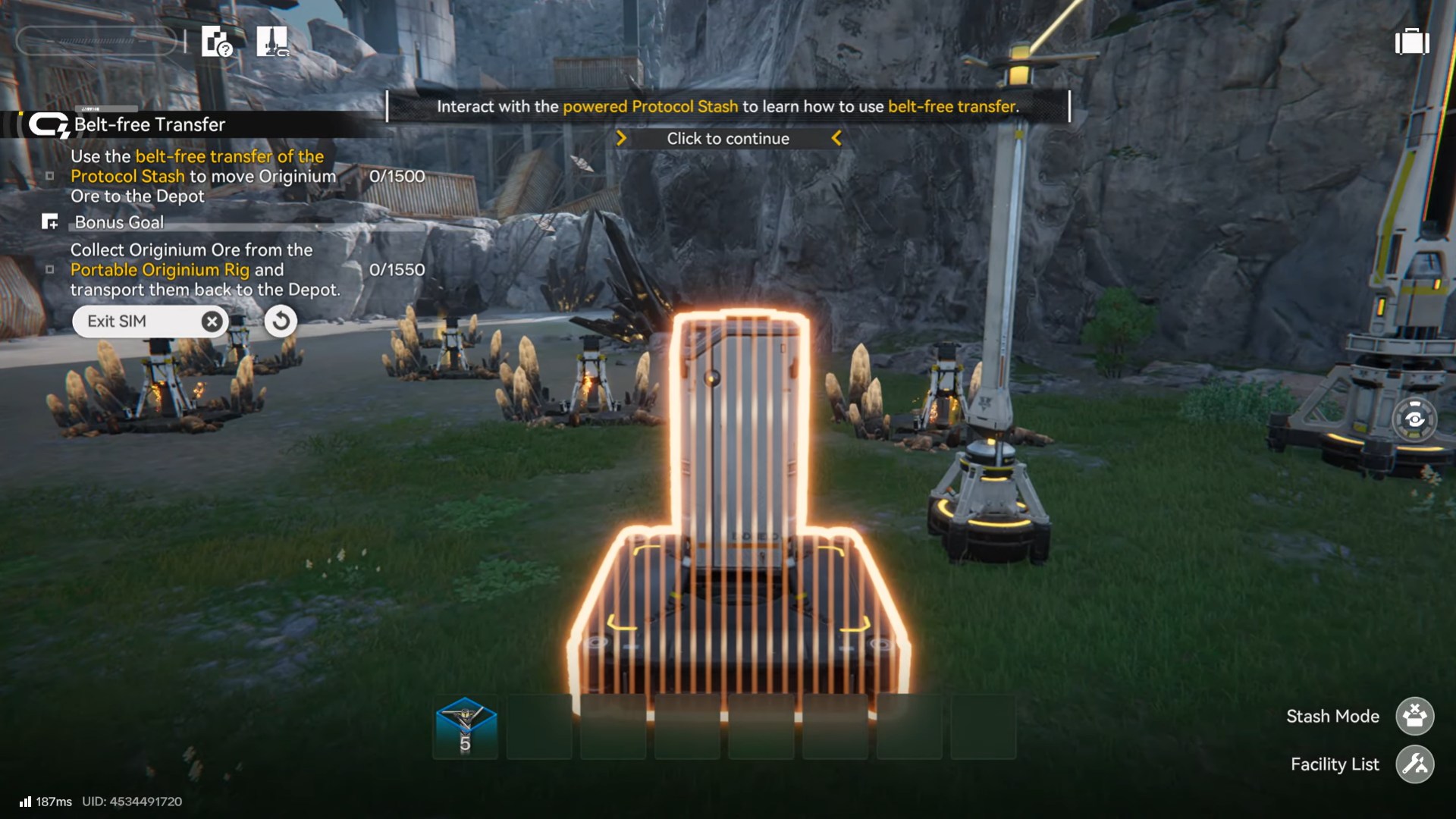The image size is (1456, 819).
Task: Select the Belt-free Transfer objective tracker
Action: 149,124
